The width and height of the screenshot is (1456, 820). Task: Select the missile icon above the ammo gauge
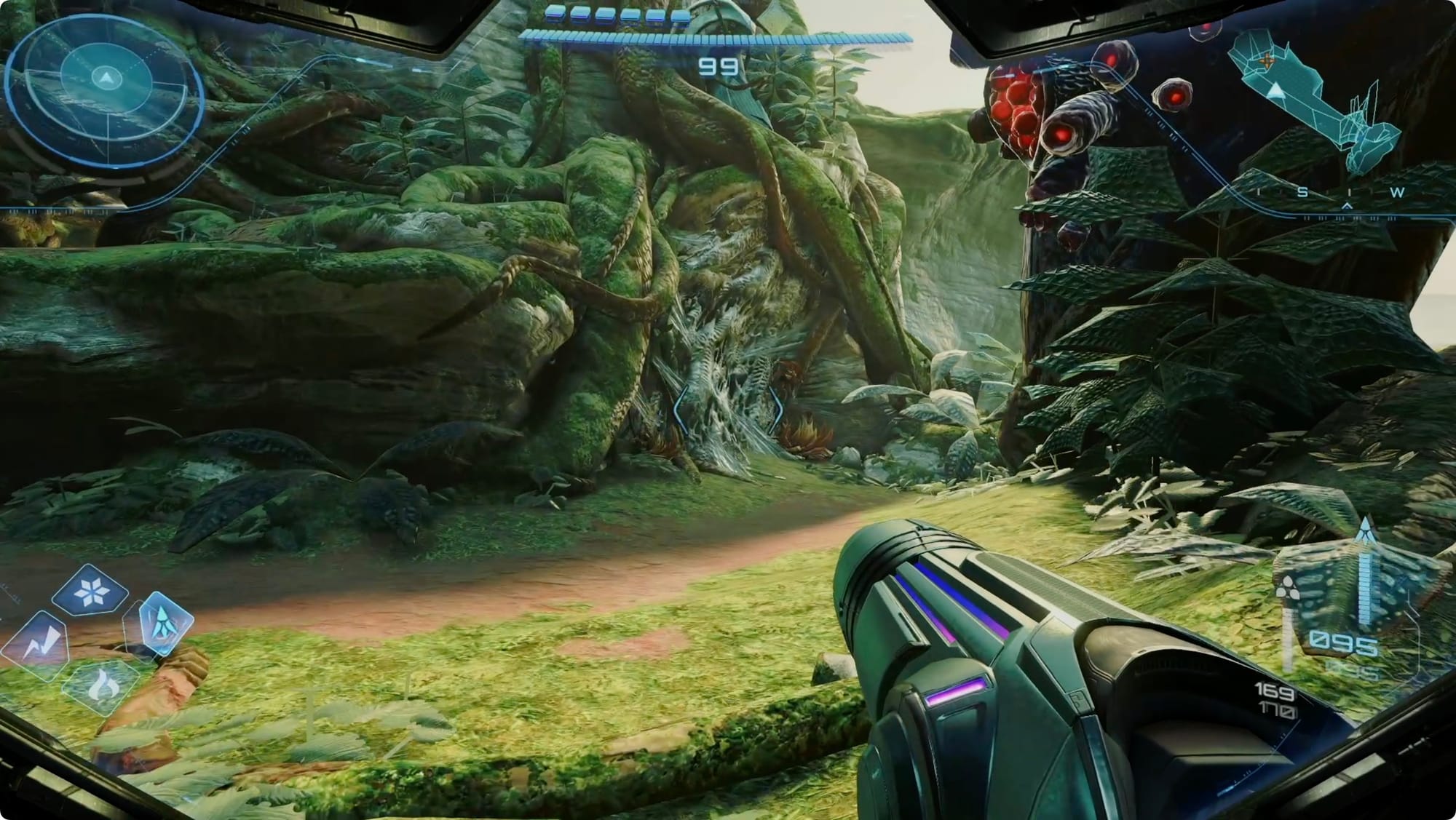coord(1366,531)
